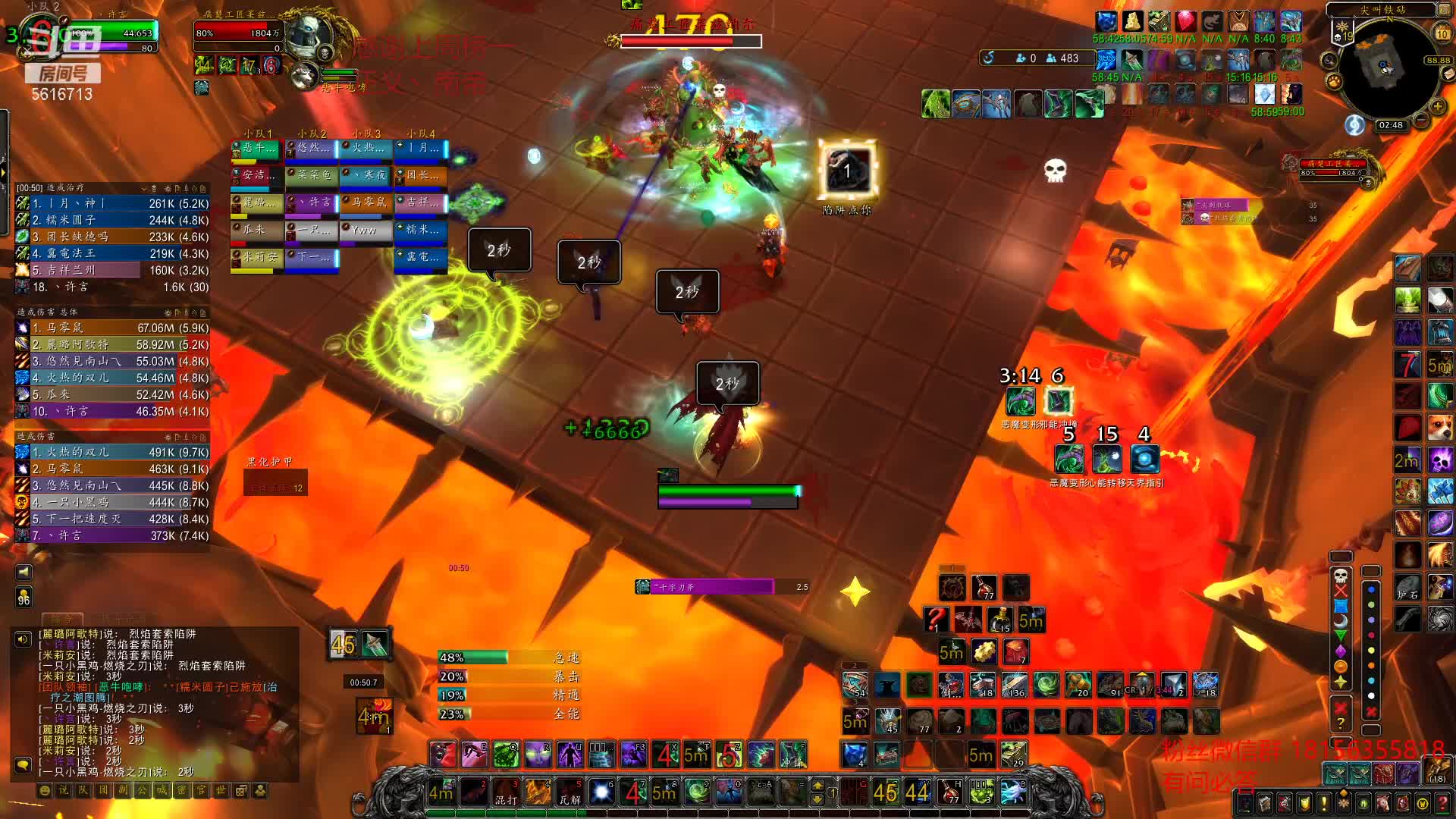
Task: Toggle the paw-print tracking button by minimap
Action: click(1333, 80)
